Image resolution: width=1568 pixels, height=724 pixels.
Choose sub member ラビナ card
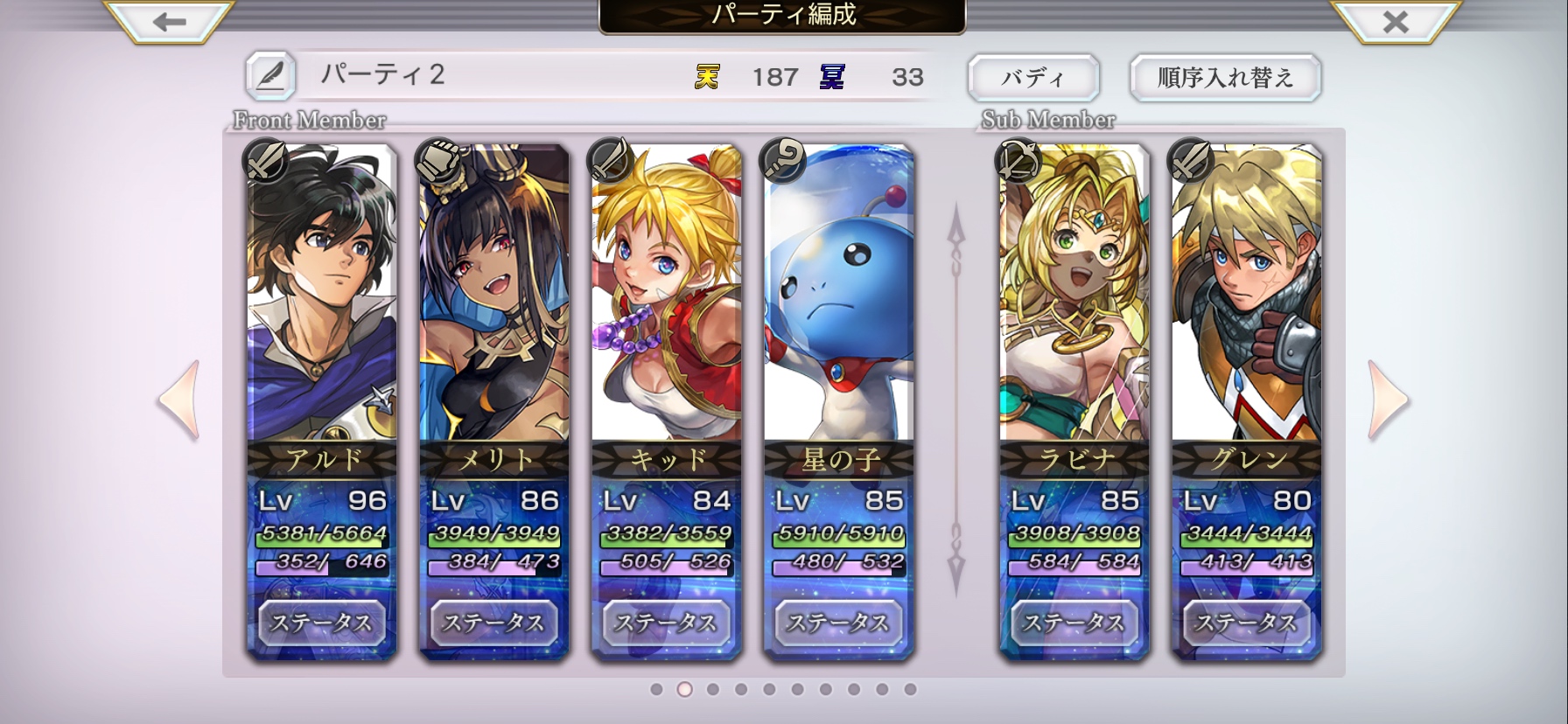[1074, 297]
